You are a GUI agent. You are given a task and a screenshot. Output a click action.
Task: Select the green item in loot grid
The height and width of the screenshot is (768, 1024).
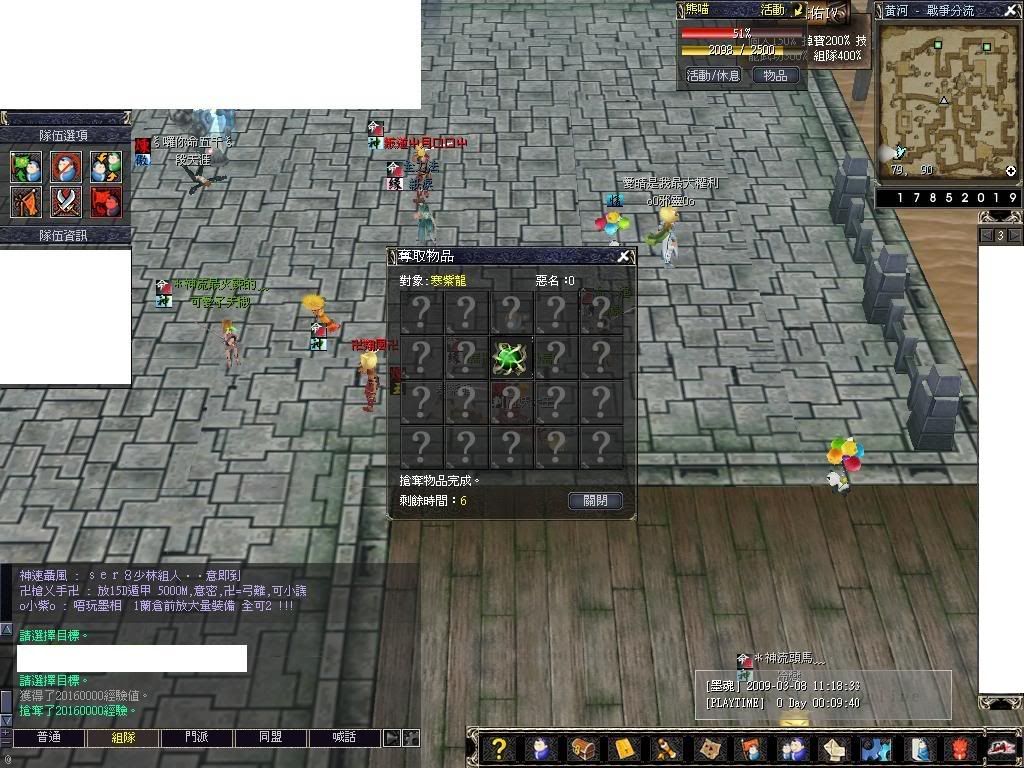[x=510, y=357]
